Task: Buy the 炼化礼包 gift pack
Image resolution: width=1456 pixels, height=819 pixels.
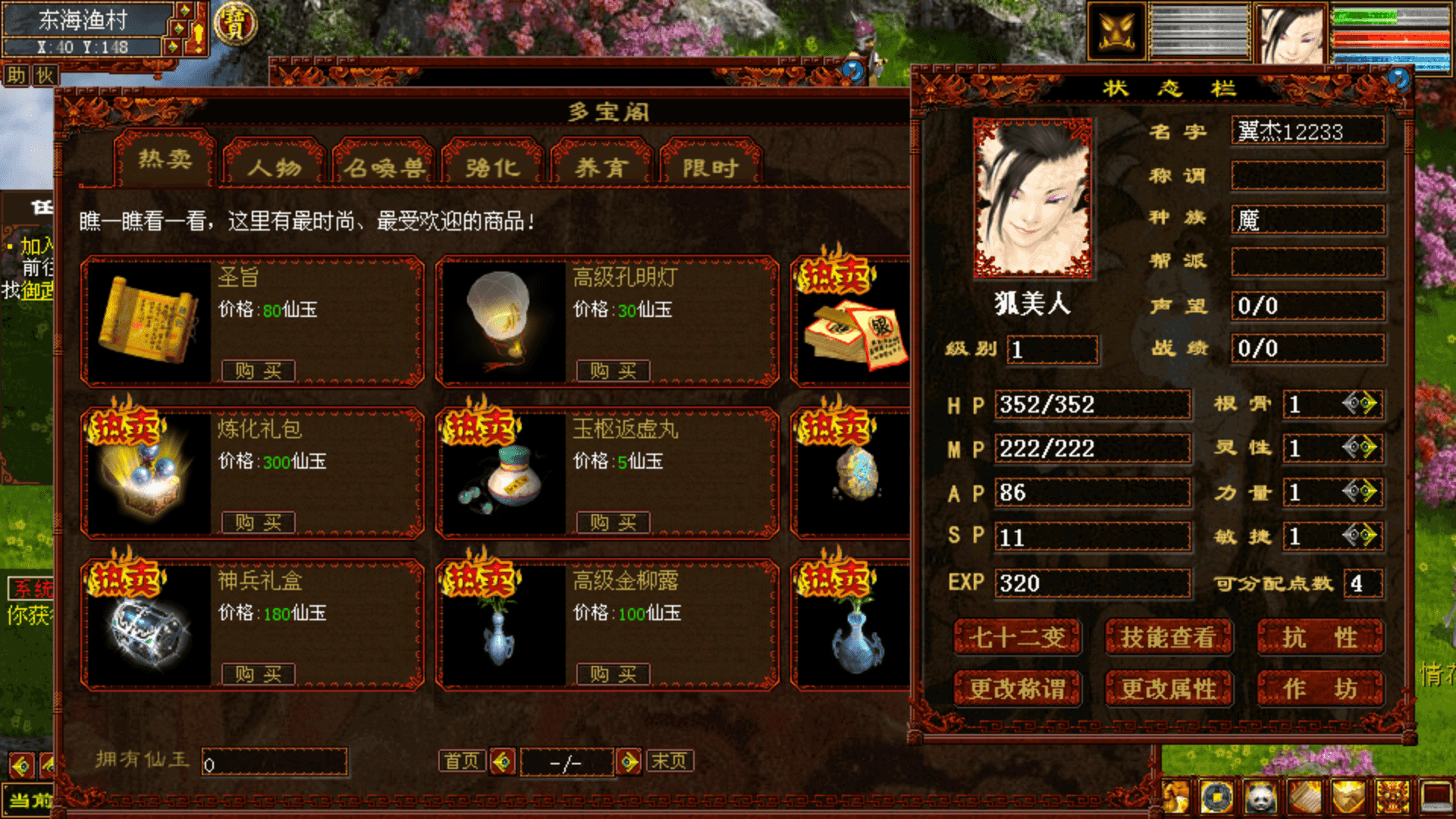Action: (258, 522)
